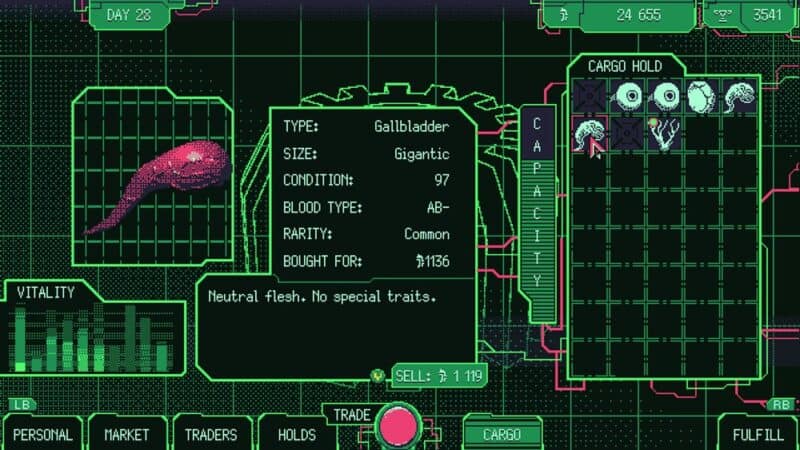Show the Holds tab

[296, 434]
